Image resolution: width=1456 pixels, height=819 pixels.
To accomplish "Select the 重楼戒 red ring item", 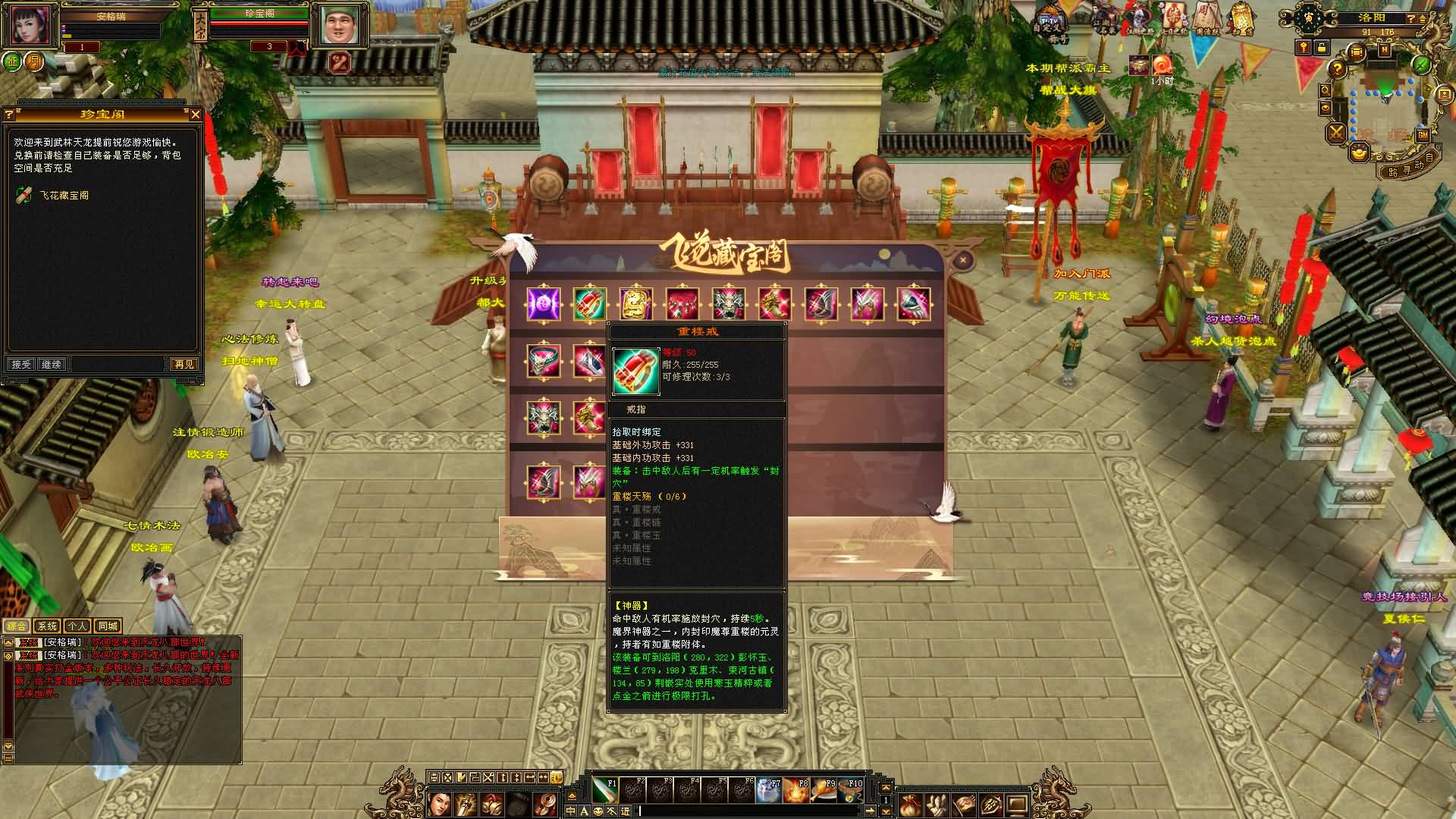I will tap(589, 304).
